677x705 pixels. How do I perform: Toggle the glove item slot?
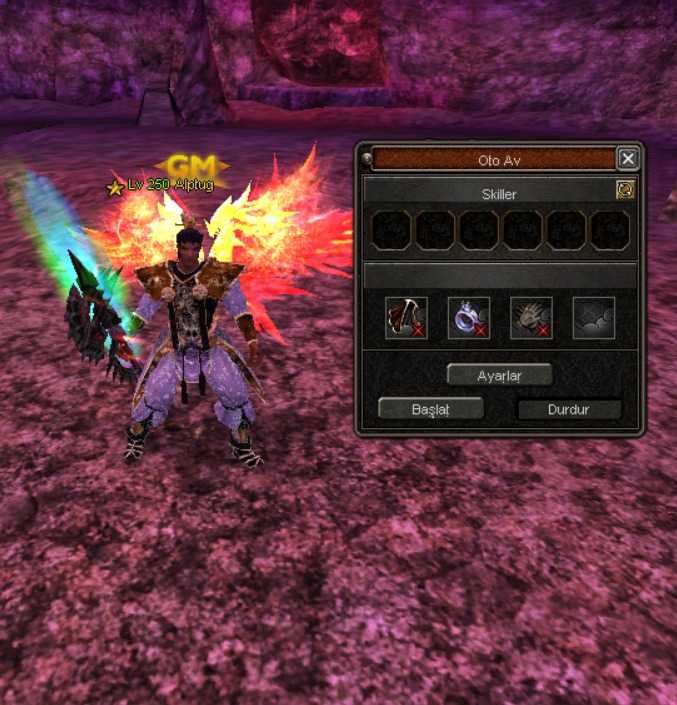tap(531, 317)
